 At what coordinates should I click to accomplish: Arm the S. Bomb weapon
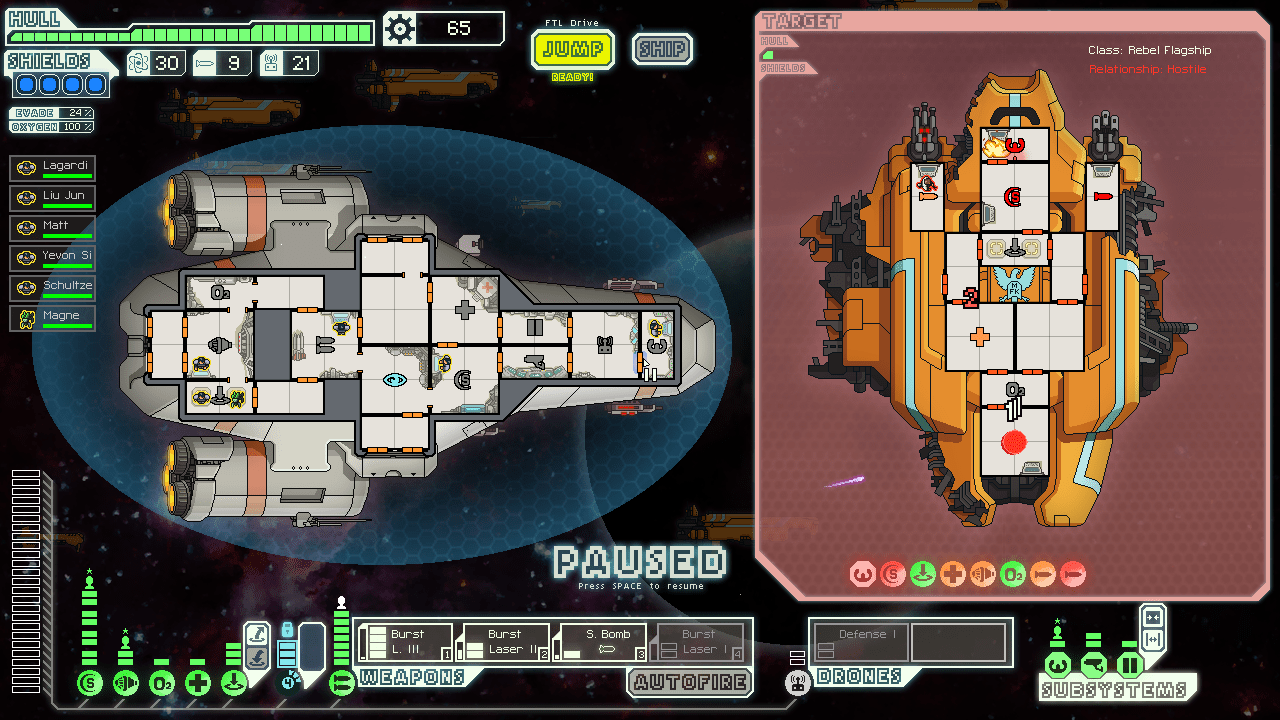tap(601, 642)
